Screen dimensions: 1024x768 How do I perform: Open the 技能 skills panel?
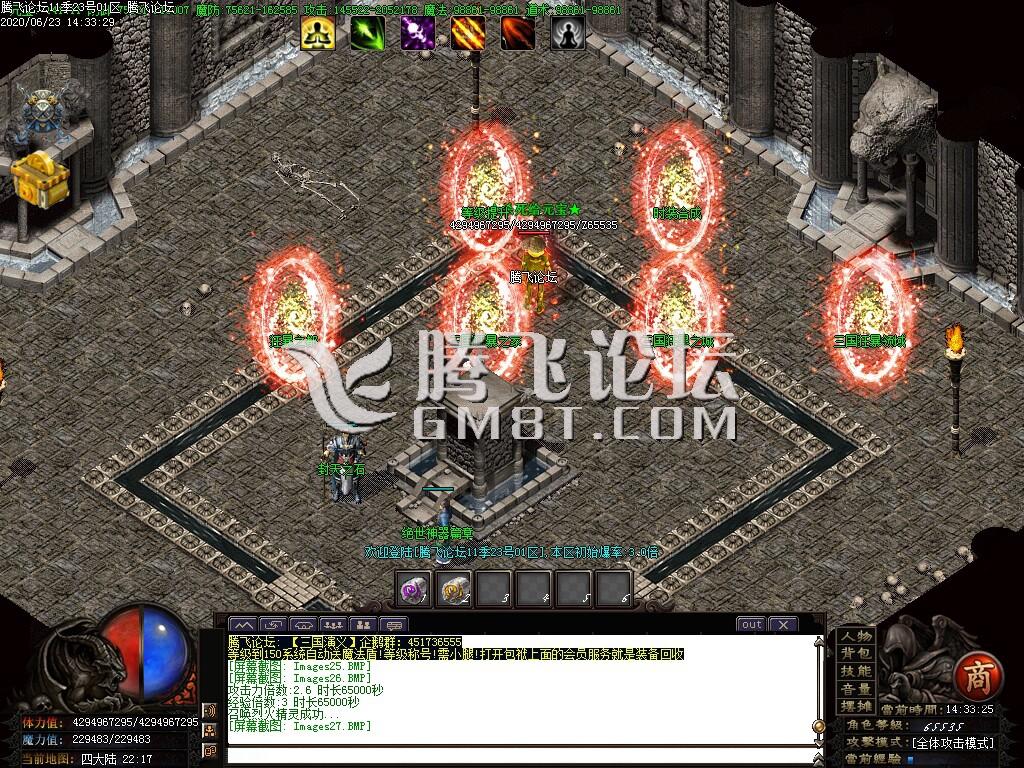(856, 671)
